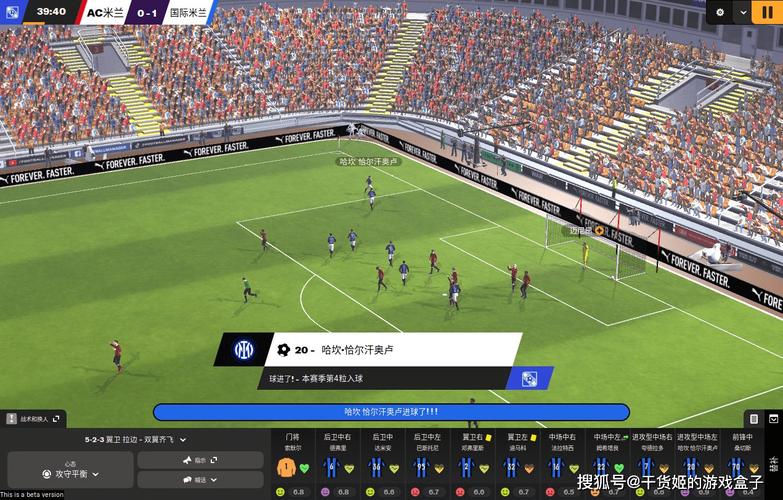783x500 pixels.
Task: Open the 替补 substitutes side tab
Action: tap(774, 464)
